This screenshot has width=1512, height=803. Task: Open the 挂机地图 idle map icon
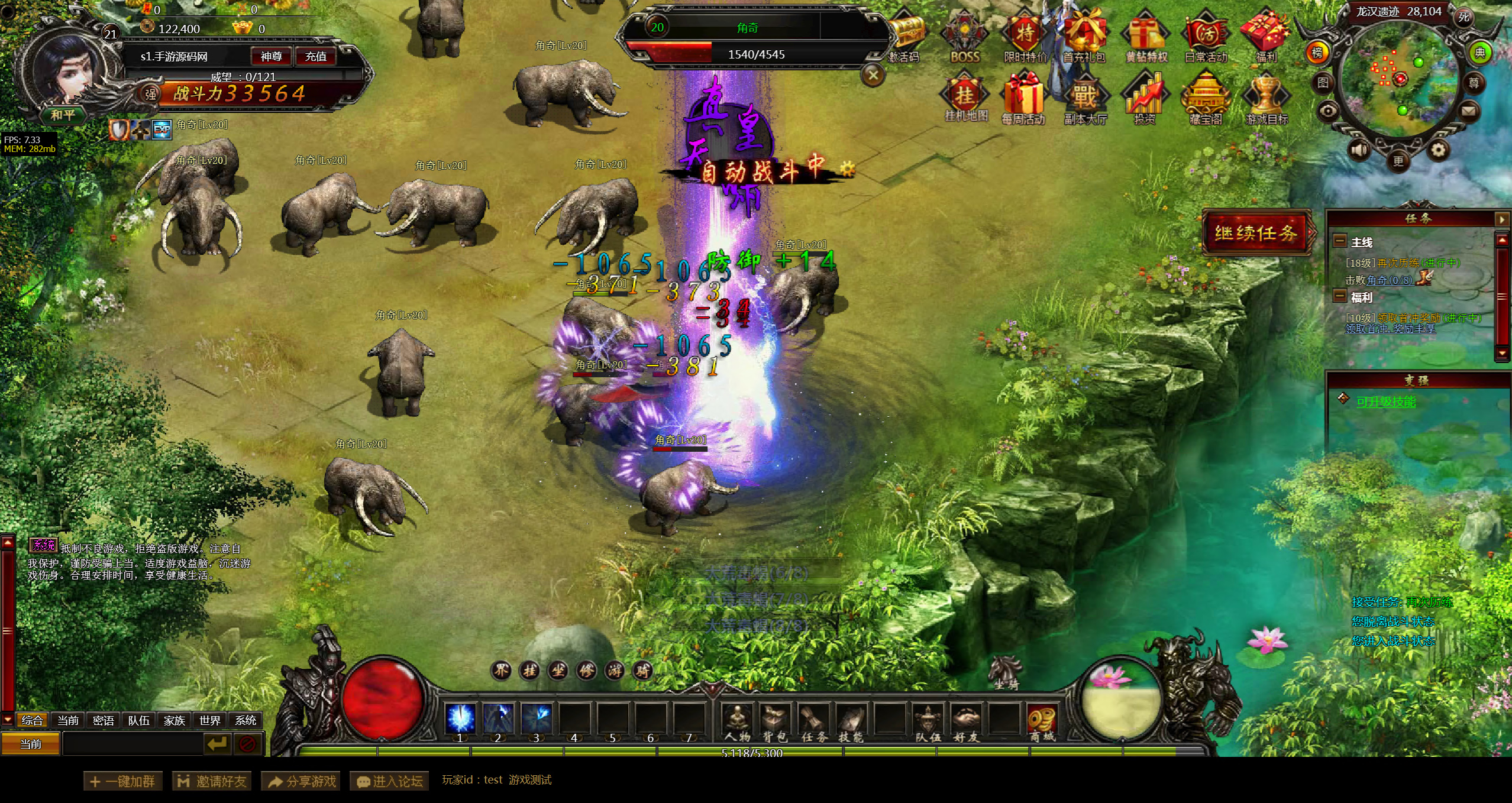click(x=965, y=99)
